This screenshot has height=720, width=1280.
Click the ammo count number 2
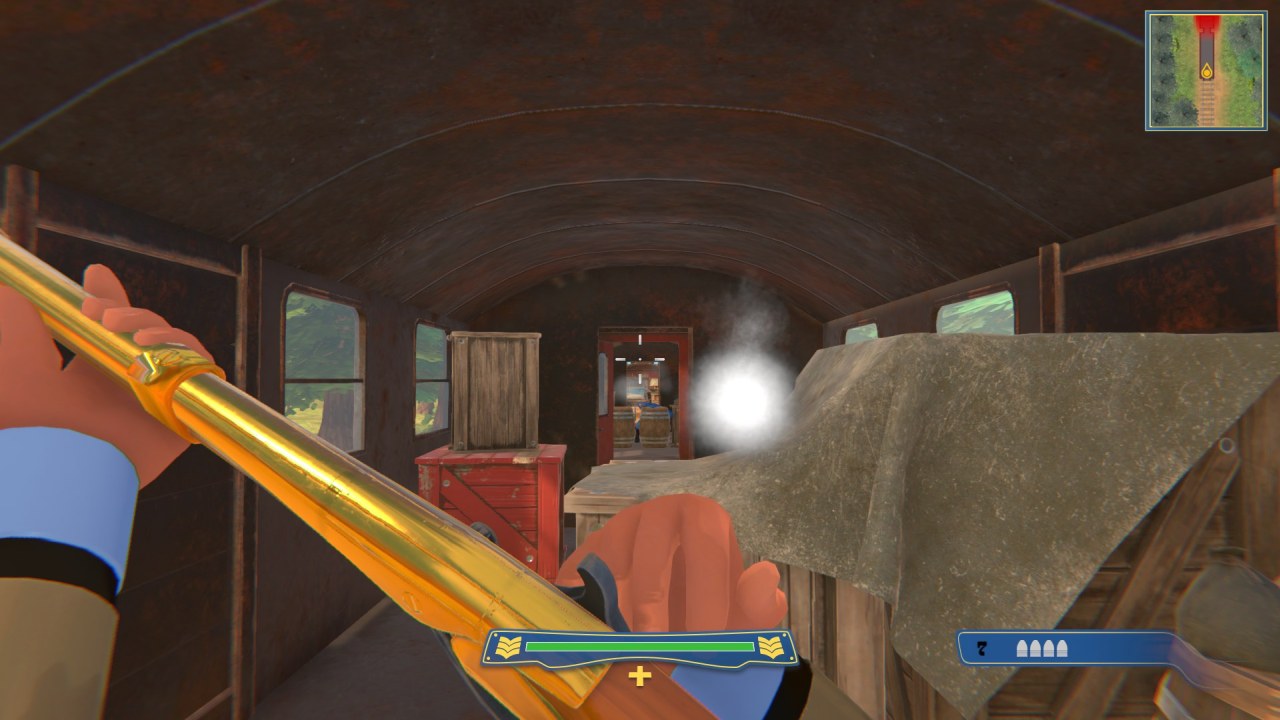(x=981, y=647)
